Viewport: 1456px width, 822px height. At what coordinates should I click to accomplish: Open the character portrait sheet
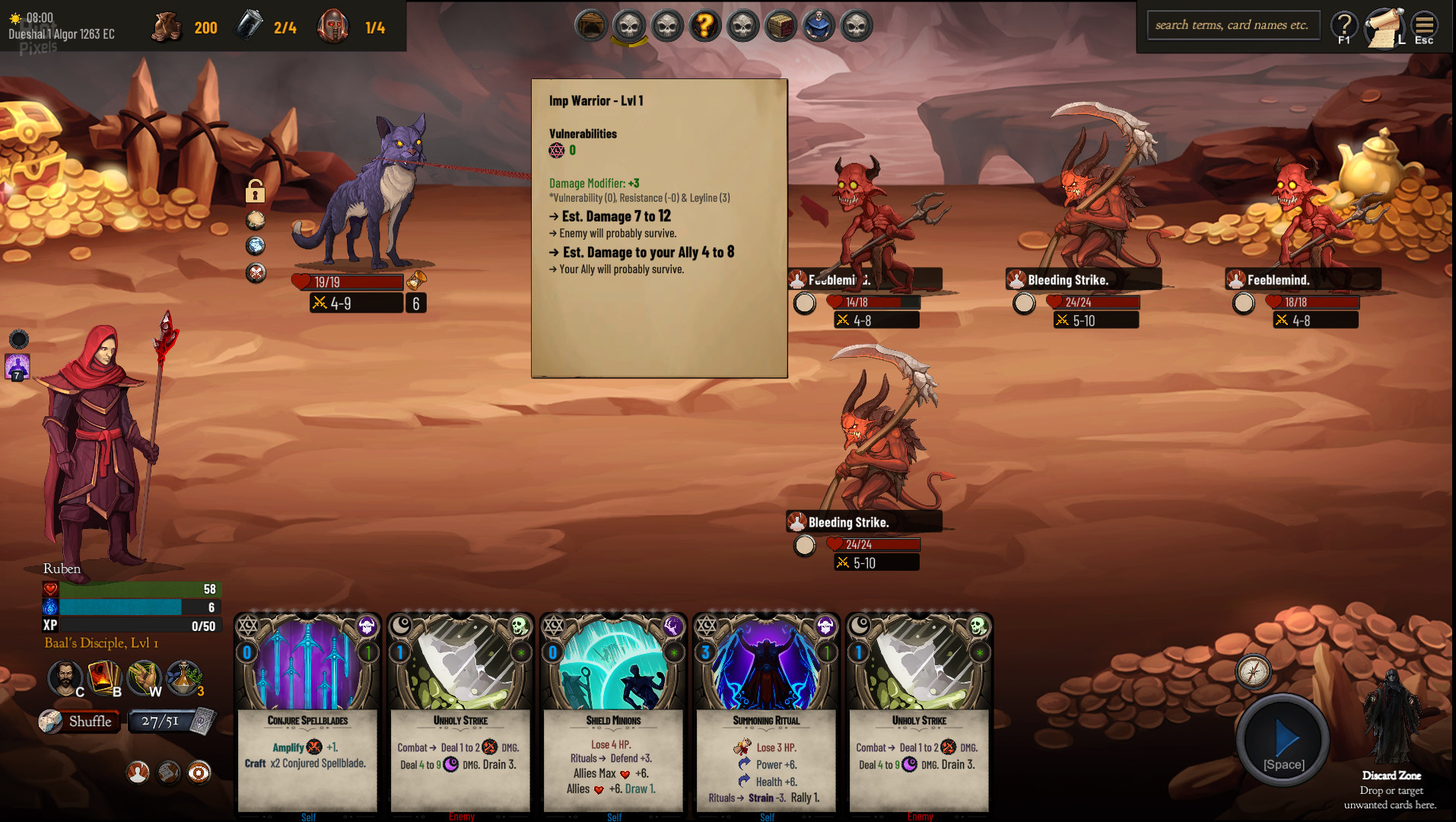(x=65, y=677)
